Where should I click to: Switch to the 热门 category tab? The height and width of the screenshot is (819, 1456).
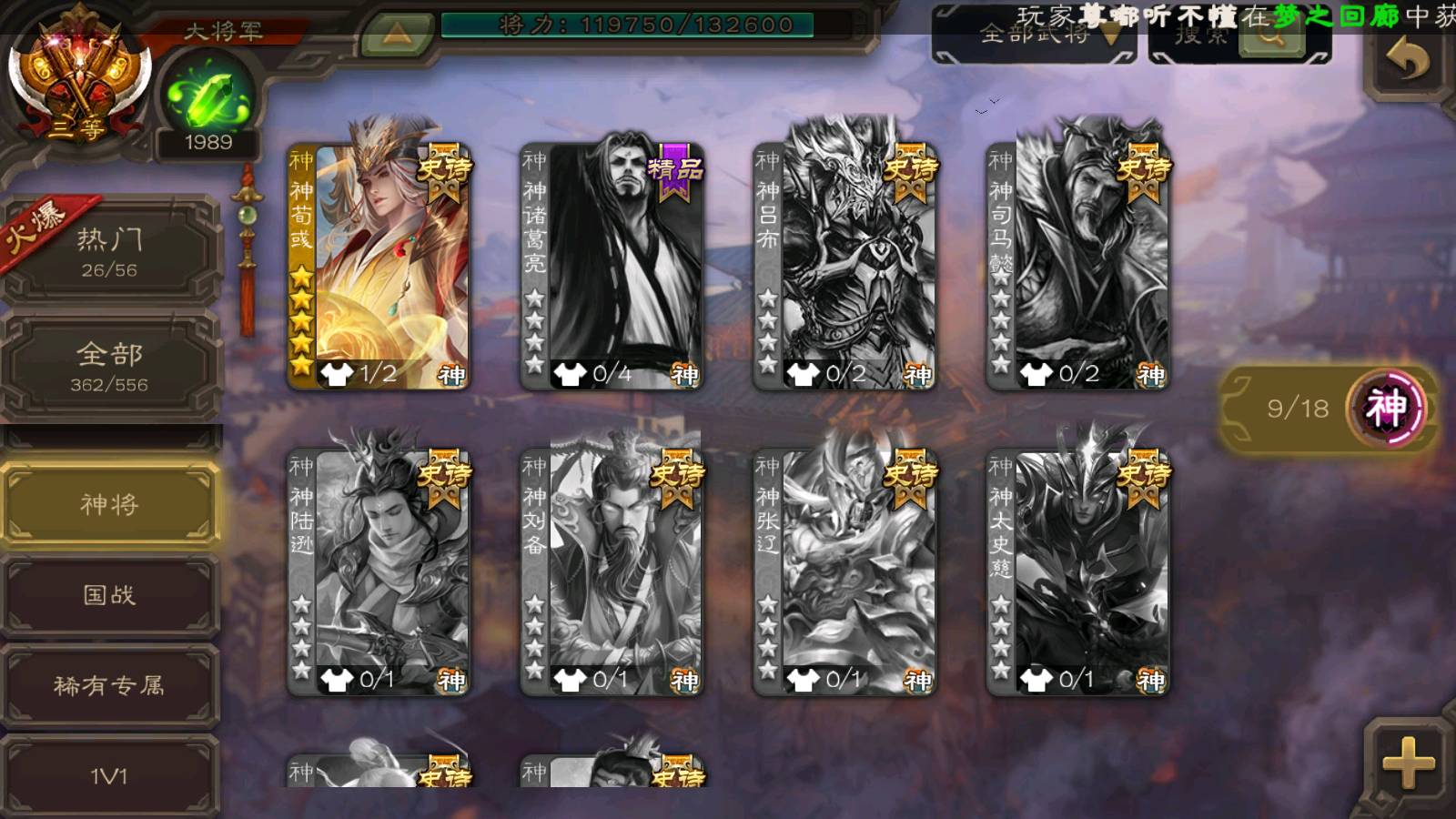click(109, 251)
